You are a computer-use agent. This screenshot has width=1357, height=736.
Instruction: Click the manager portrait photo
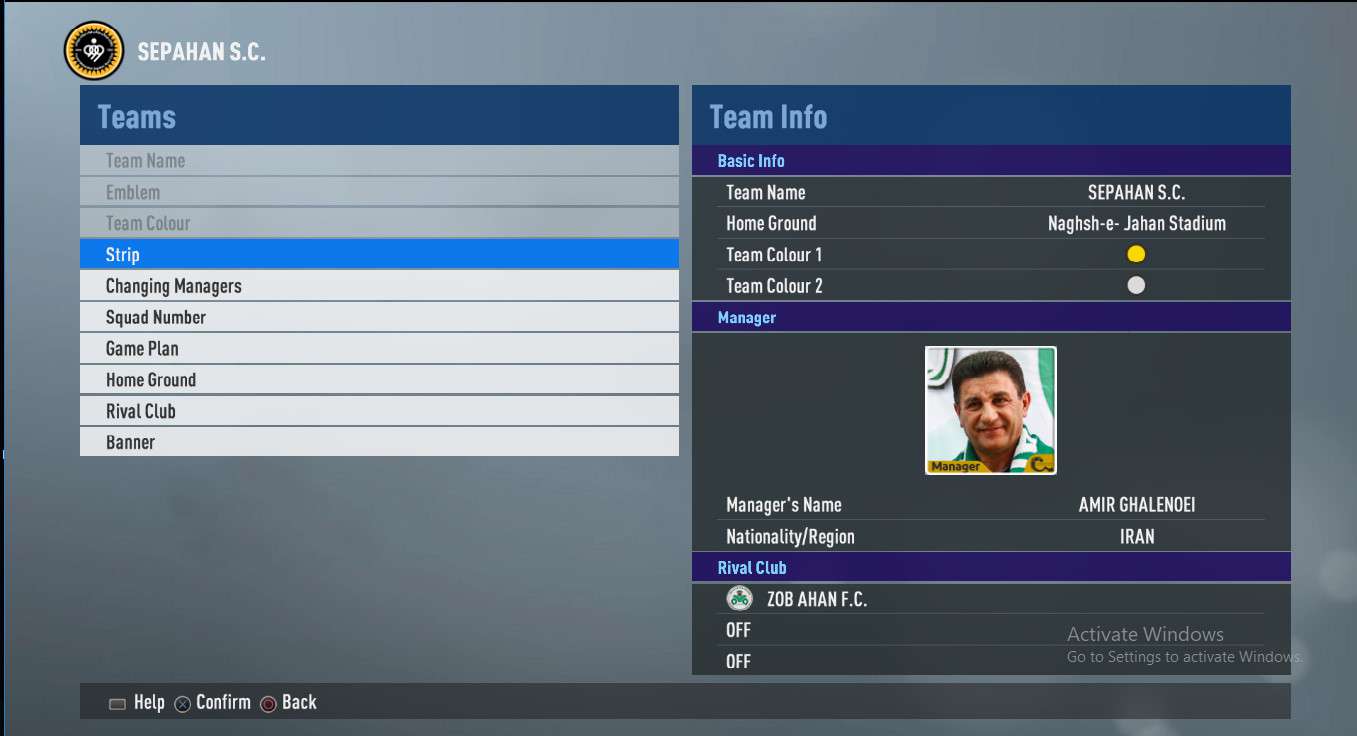tap(990, 410)
